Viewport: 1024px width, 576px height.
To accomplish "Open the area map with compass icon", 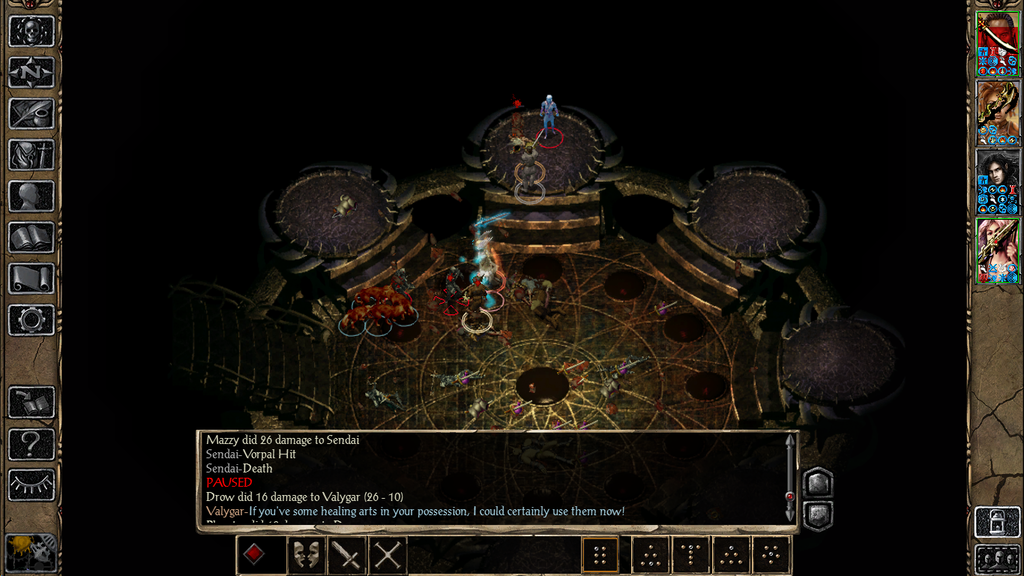I will 31,72.
